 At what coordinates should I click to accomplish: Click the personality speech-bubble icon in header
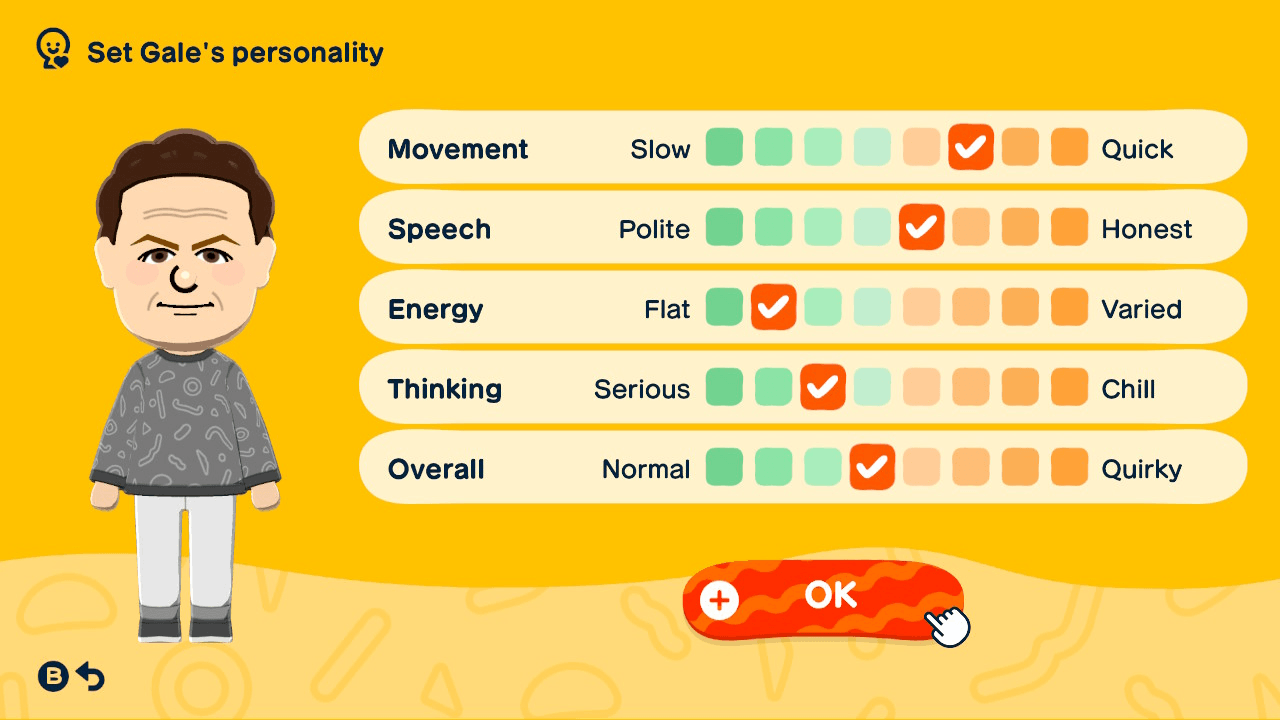[50, 47]
